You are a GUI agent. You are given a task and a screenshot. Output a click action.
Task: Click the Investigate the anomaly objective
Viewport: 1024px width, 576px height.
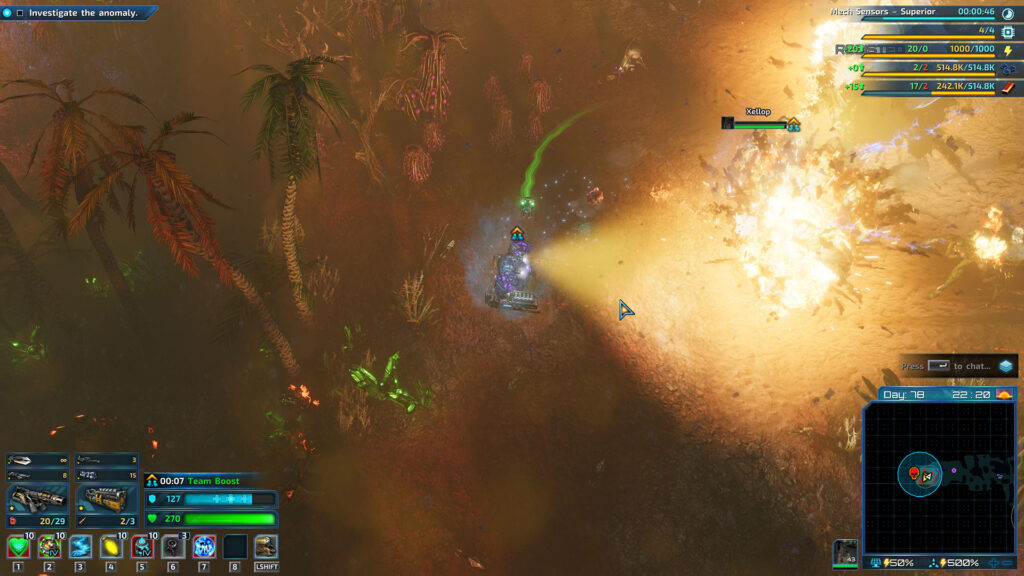(78, 13)
